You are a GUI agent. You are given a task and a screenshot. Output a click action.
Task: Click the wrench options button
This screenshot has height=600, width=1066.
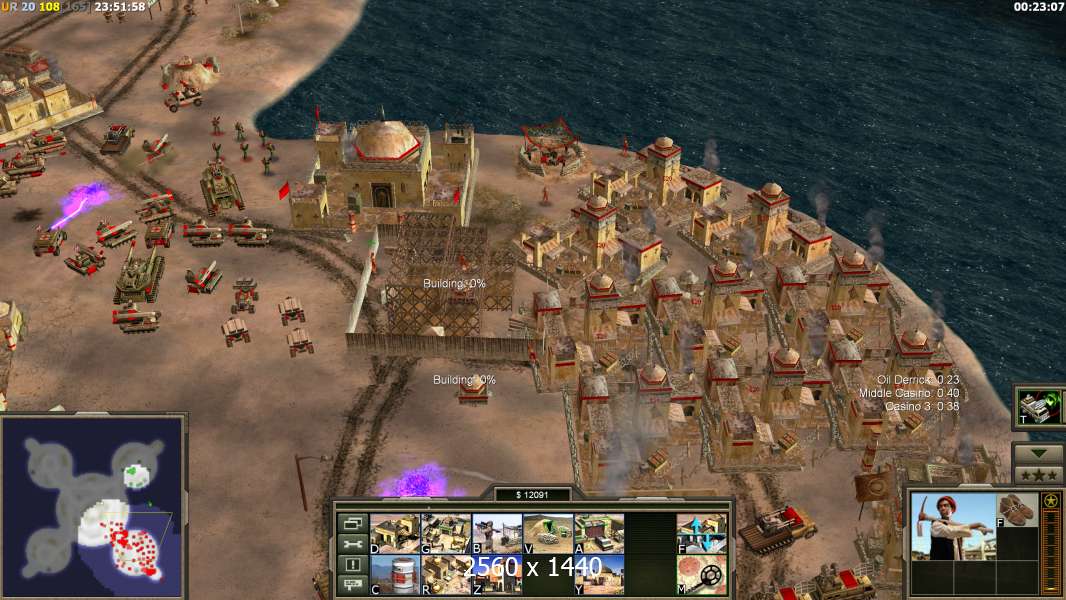[x=352, y=545]
